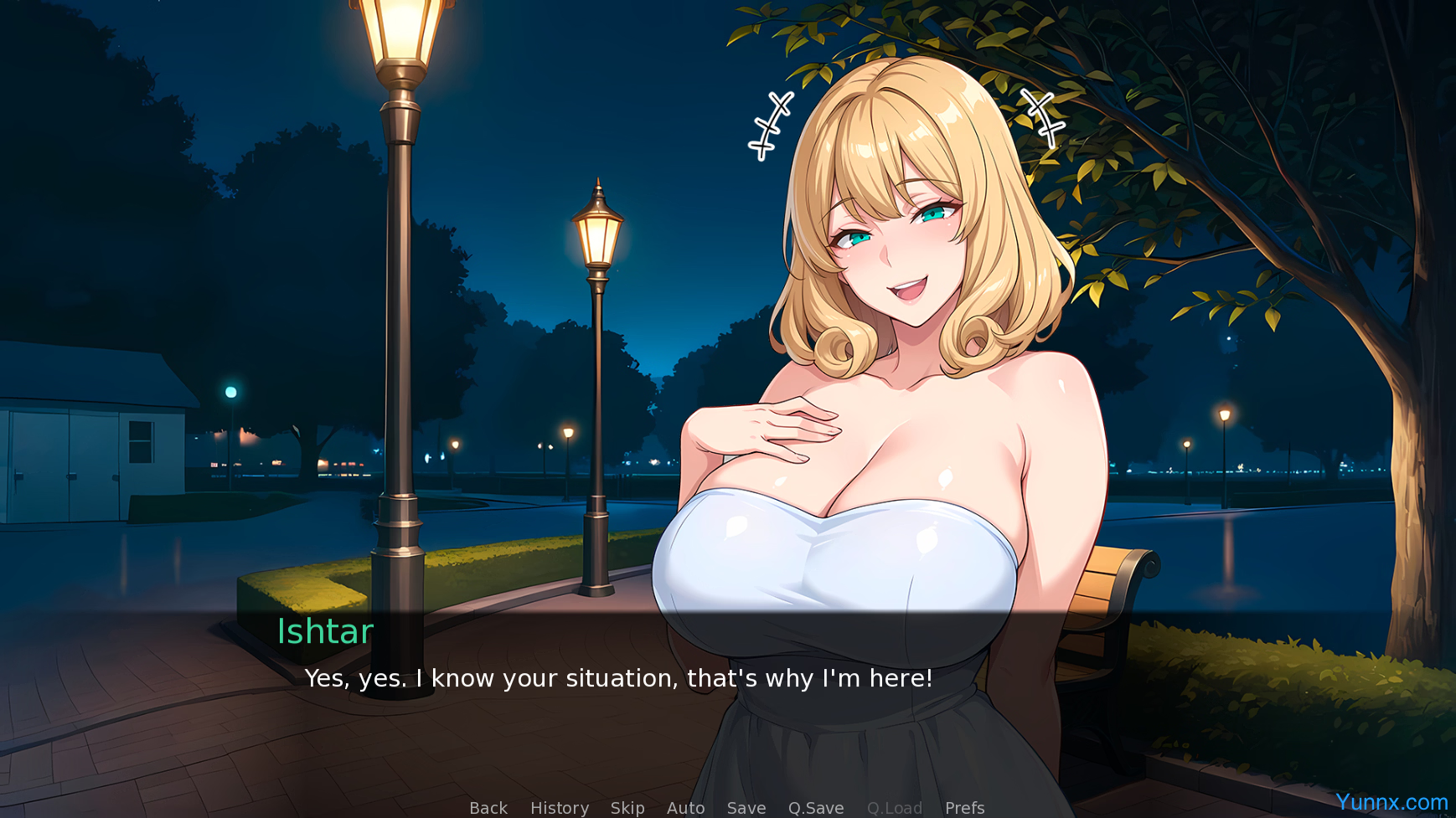Activate Skip mode
This screenshot has height=818, width=1456.
pos(627,808)
